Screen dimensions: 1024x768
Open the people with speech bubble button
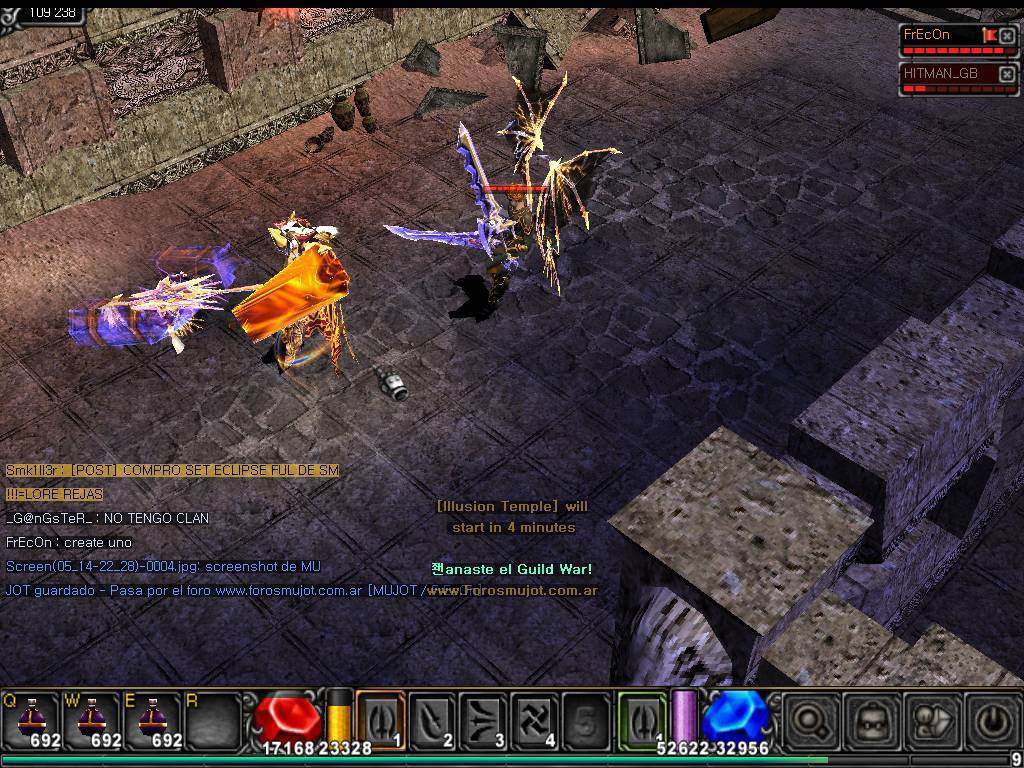[928, 720]
